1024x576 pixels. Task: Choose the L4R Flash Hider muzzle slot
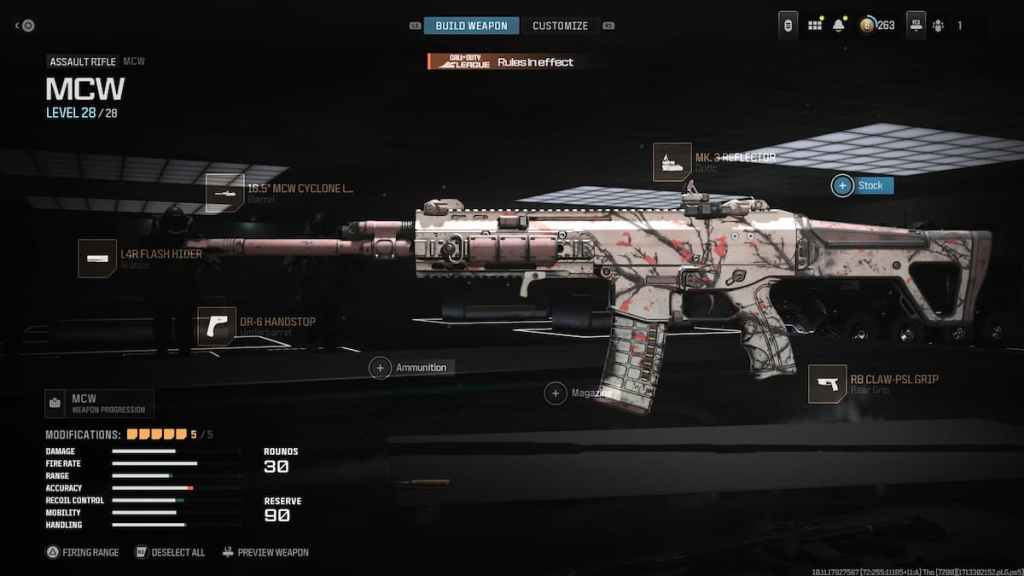(x=98, y=259)
